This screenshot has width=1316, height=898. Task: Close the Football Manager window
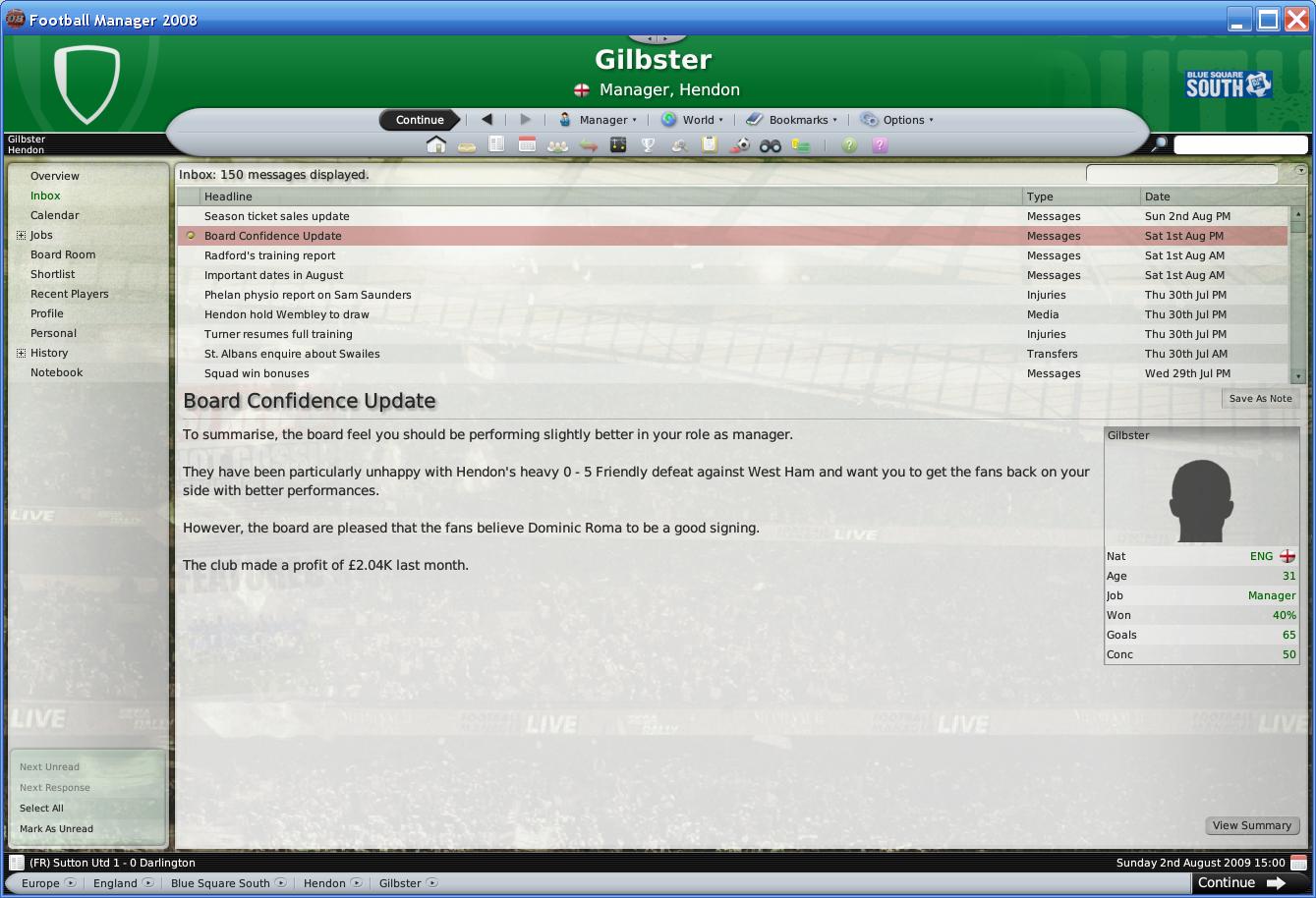click(1295, 19)
